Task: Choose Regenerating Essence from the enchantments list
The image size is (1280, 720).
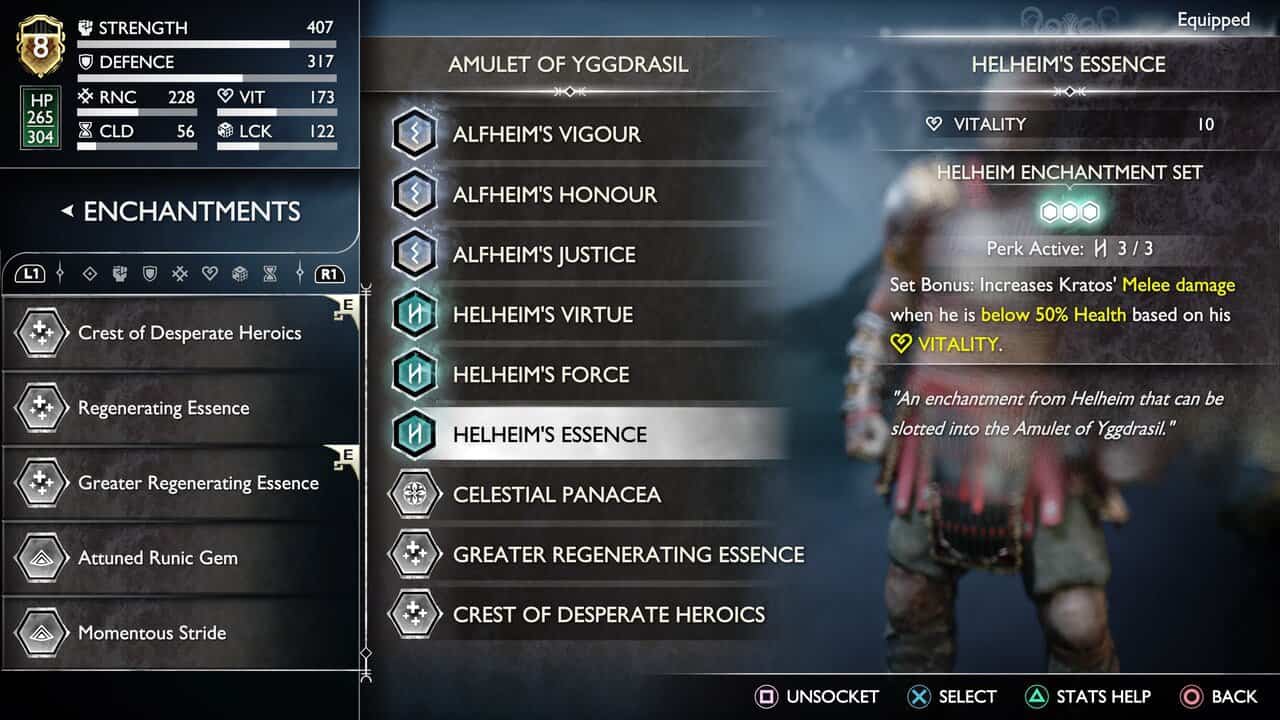Action: point(164,408)
